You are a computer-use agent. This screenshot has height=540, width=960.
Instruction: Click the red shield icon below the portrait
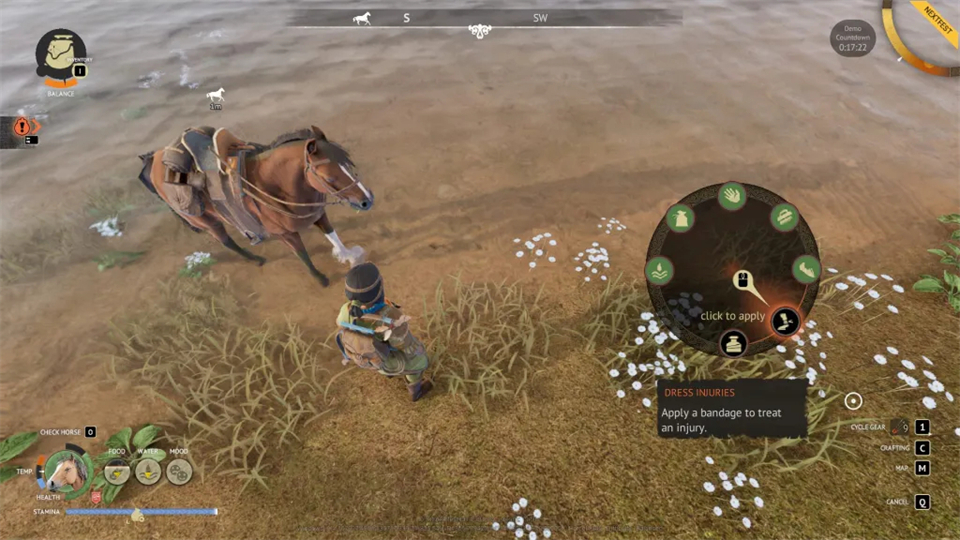pos(96,497)
